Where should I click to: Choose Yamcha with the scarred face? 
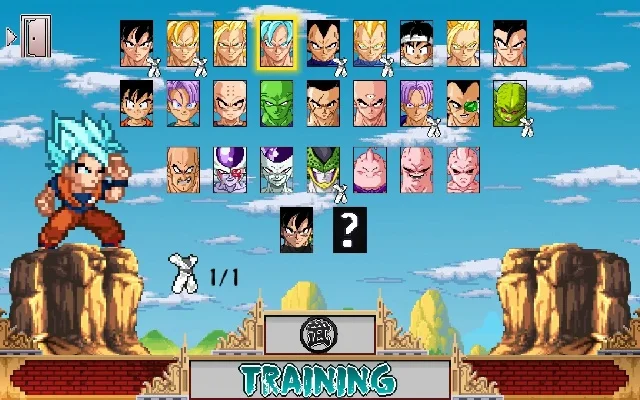pos(322,104)
